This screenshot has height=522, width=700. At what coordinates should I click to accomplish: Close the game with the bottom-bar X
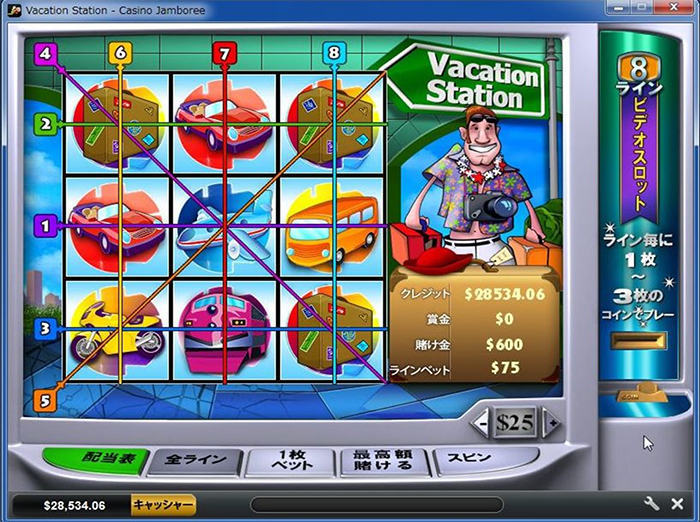click(x=679, y=505)
